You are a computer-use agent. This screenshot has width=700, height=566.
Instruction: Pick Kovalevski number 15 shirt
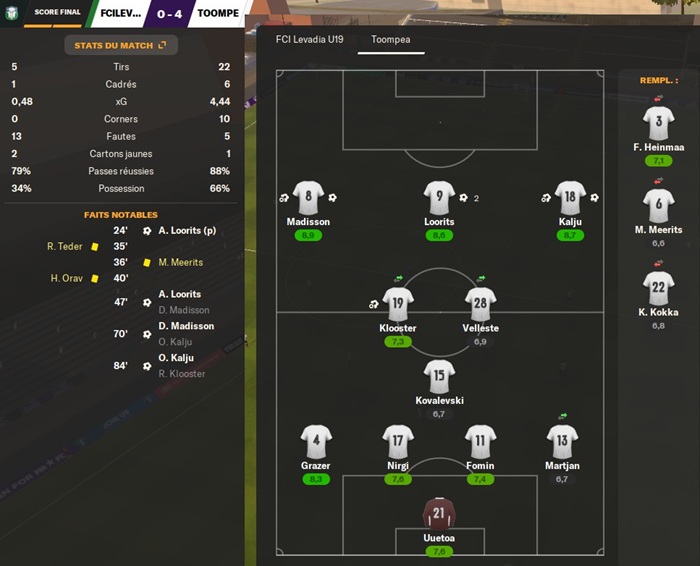439,376
